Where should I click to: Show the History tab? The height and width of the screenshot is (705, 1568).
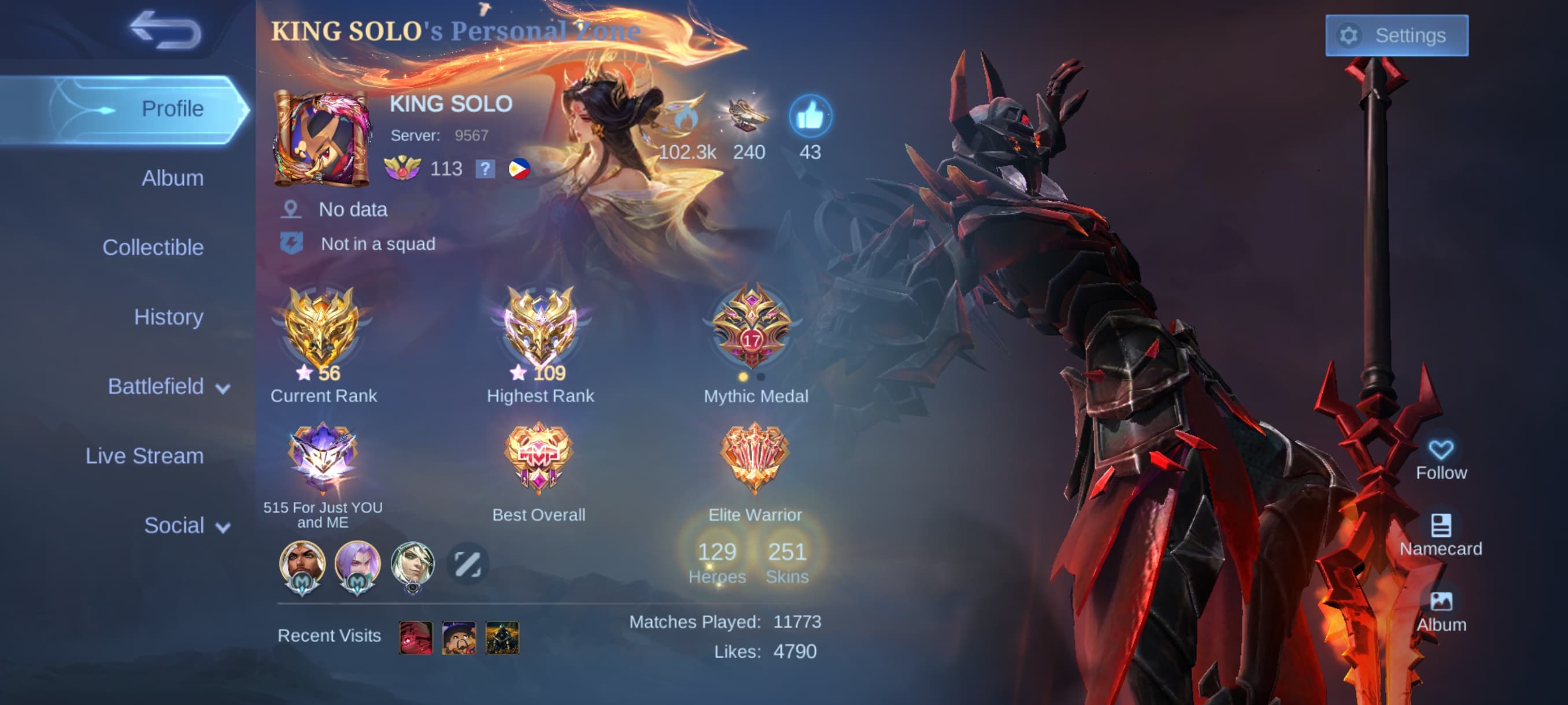coord(168,317)
